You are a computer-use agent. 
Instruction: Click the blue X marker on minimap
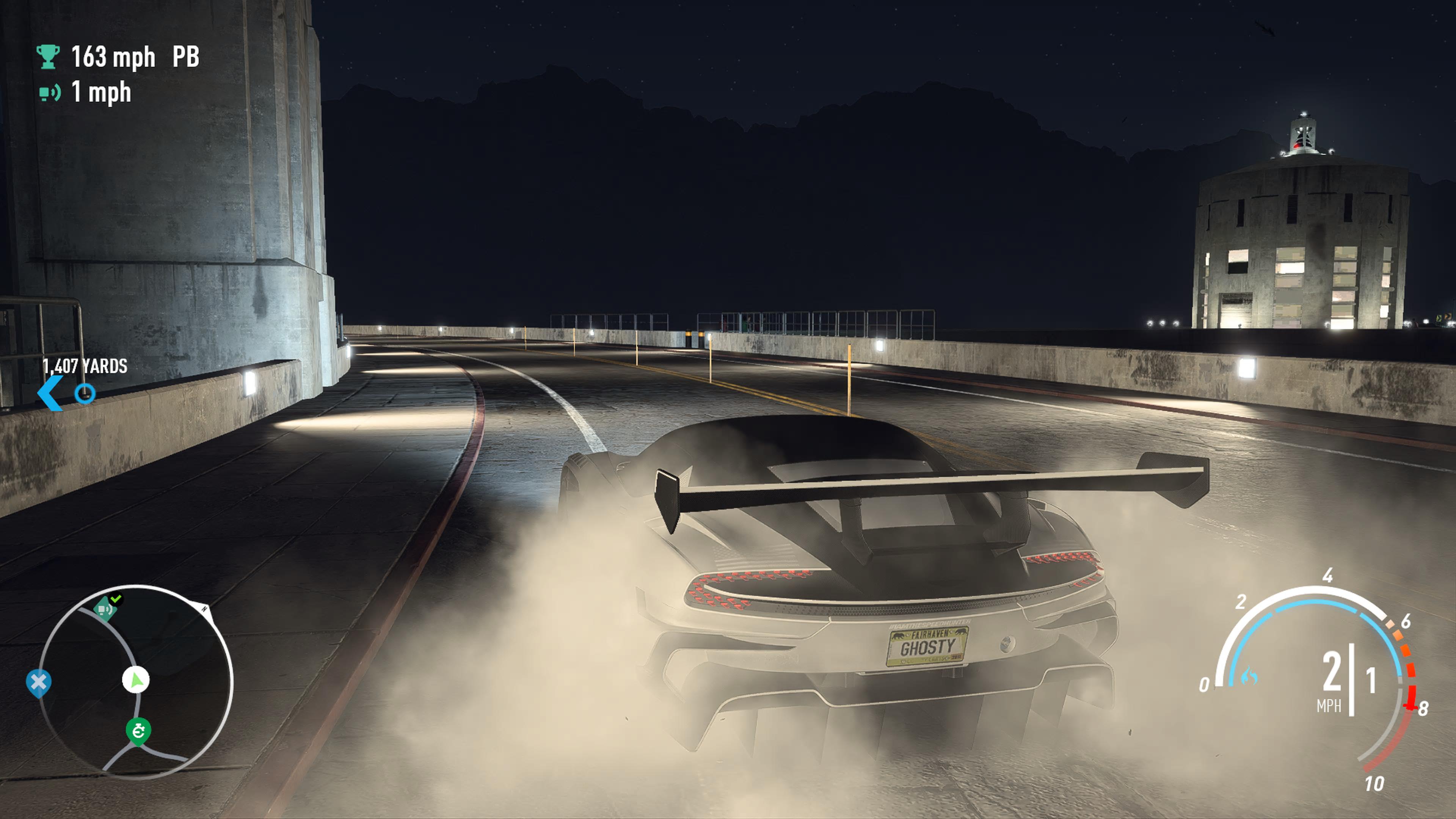click(x=38, y=683)
